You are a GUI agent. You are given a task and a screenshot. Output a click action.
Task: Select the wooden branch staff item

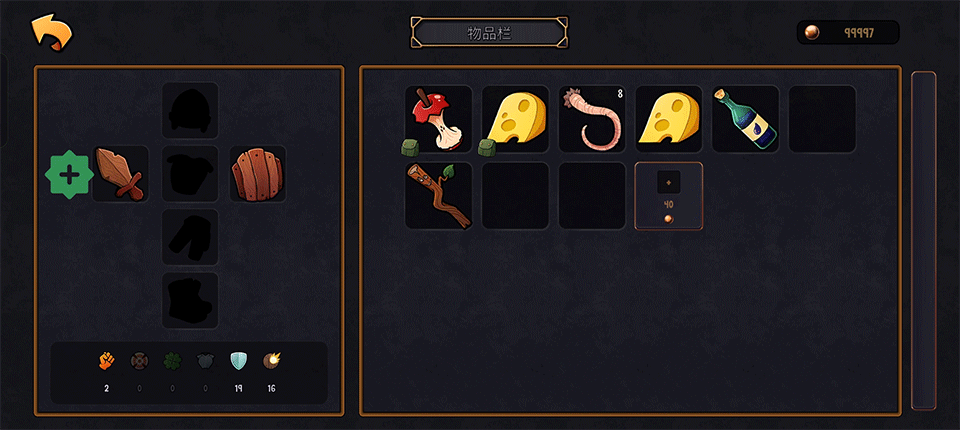438,196
